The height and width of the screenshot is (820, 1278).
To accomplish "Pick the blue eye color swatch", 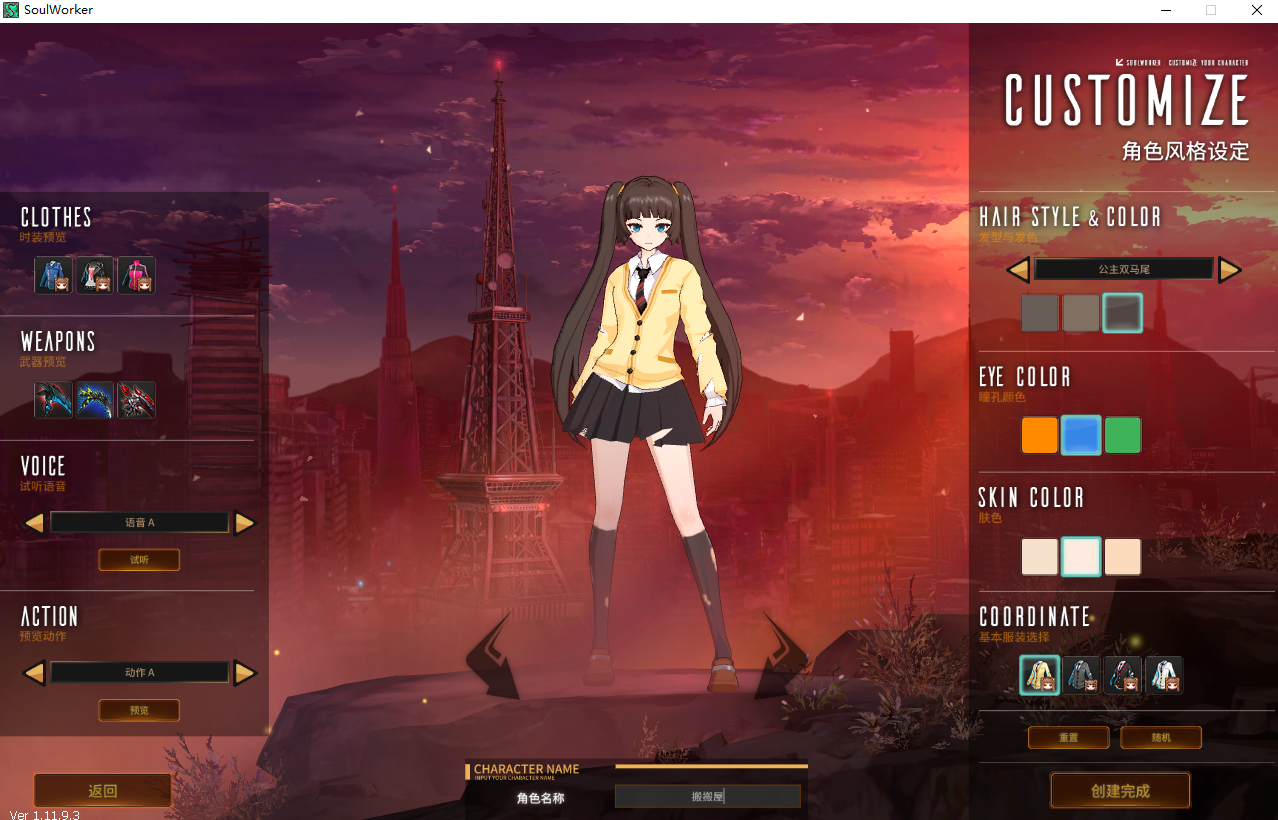I will [x=1081, y=435].
